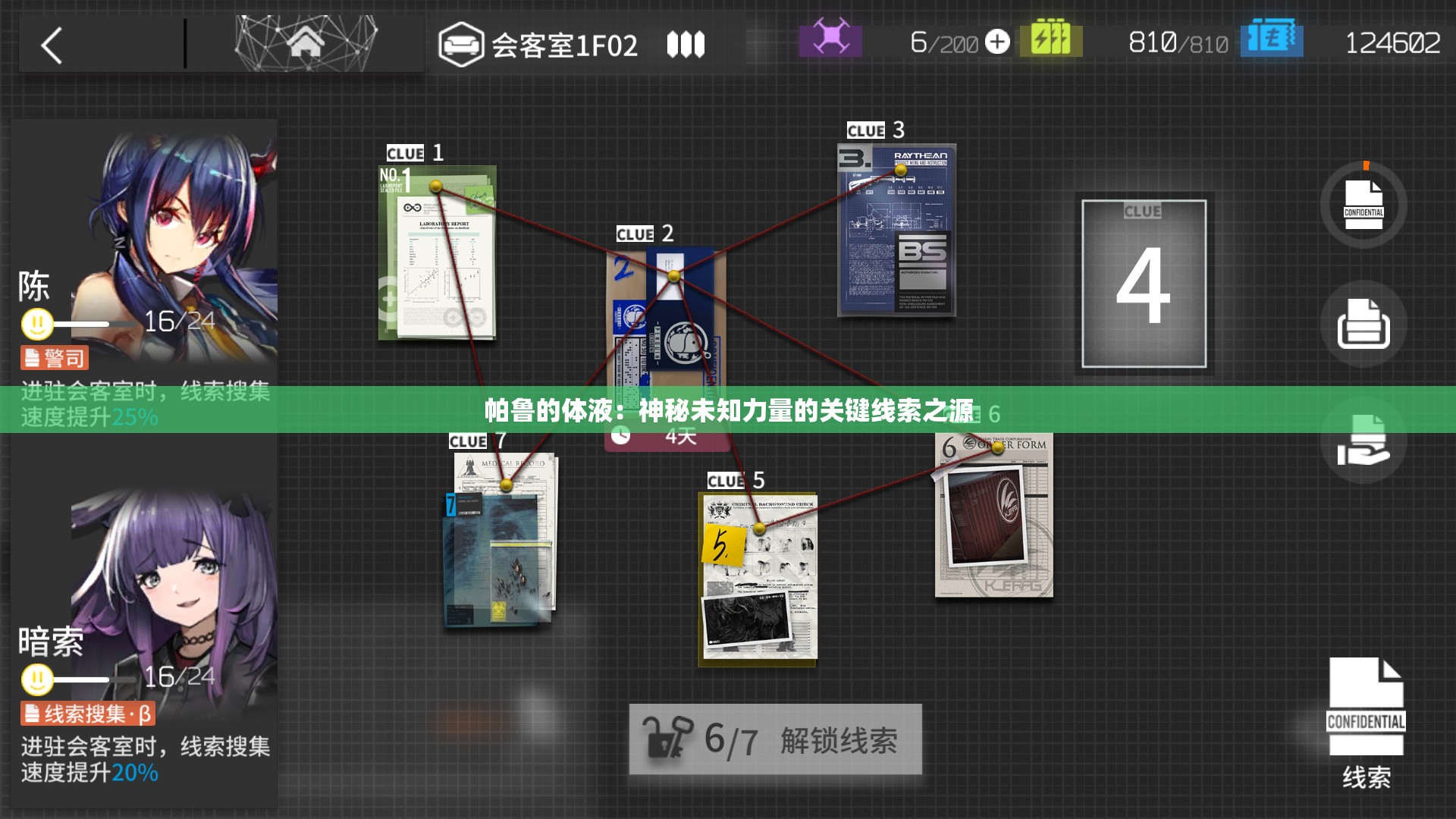This screenshot has width=1456, height=819.
Task: Open the empty CLUE 4 slot
Action: tap(1145, 284)
